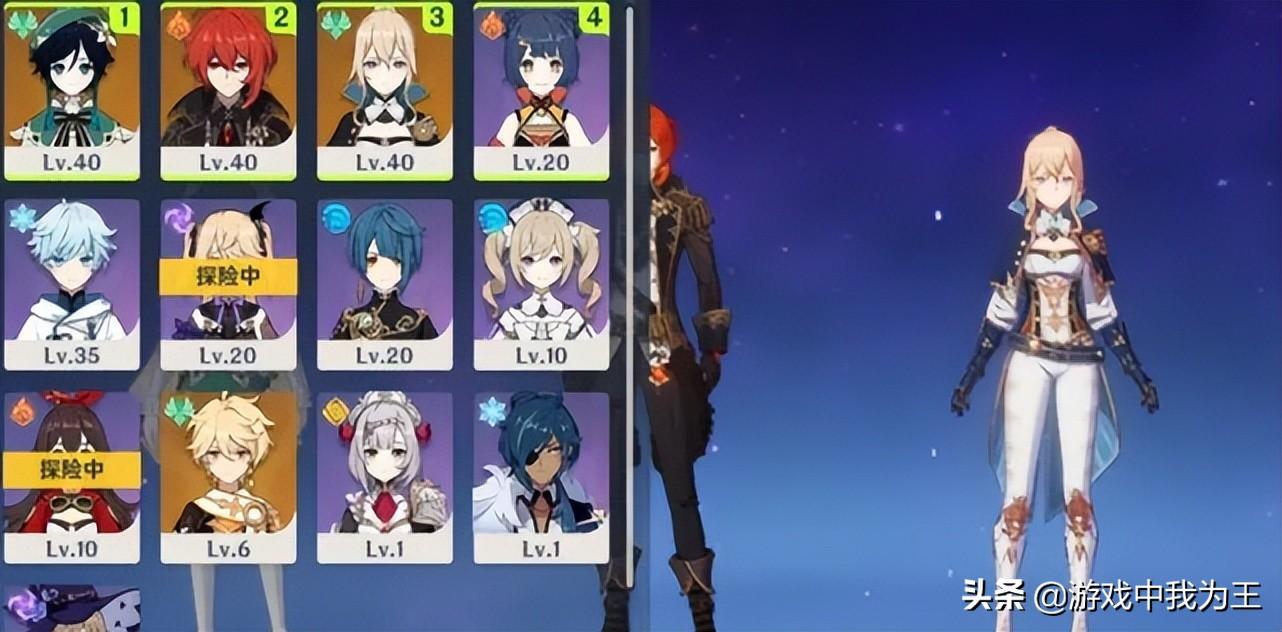
Task: Select Xiangling's Lv.20 card
Action: tap(541, 90)
